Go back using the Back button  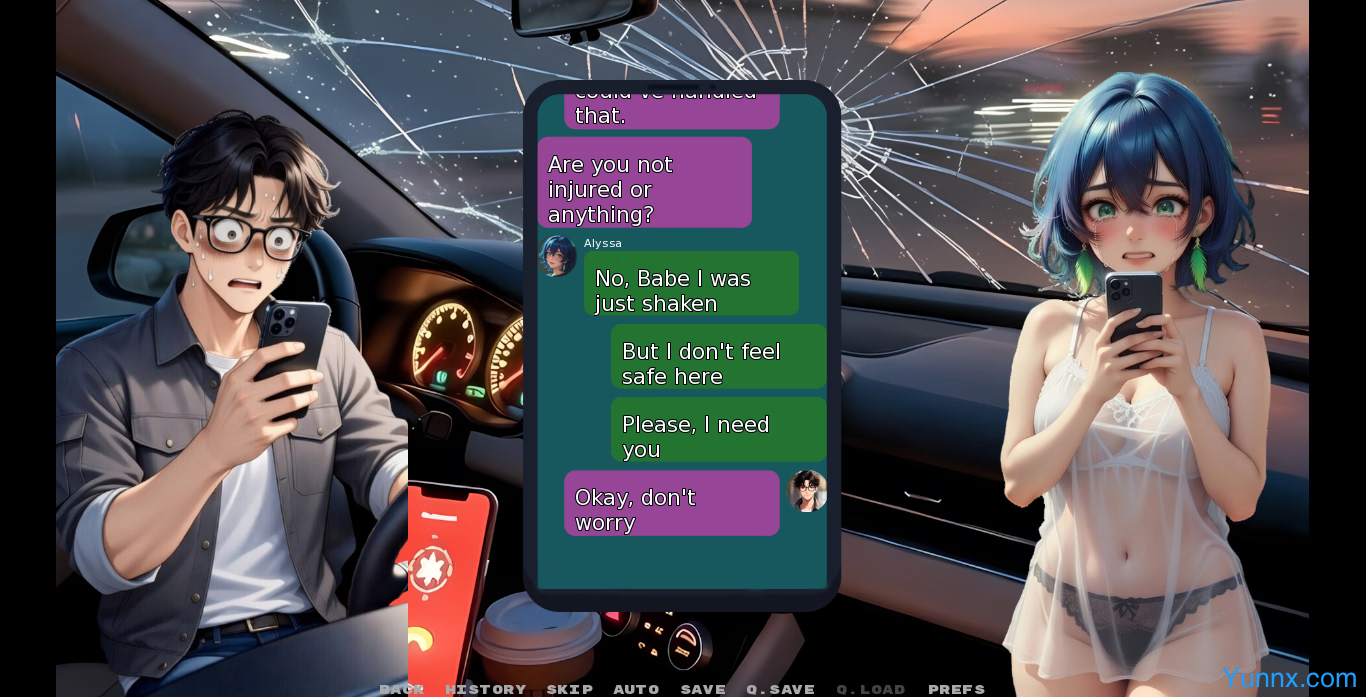pyautogui.click(x=401, y=689)
